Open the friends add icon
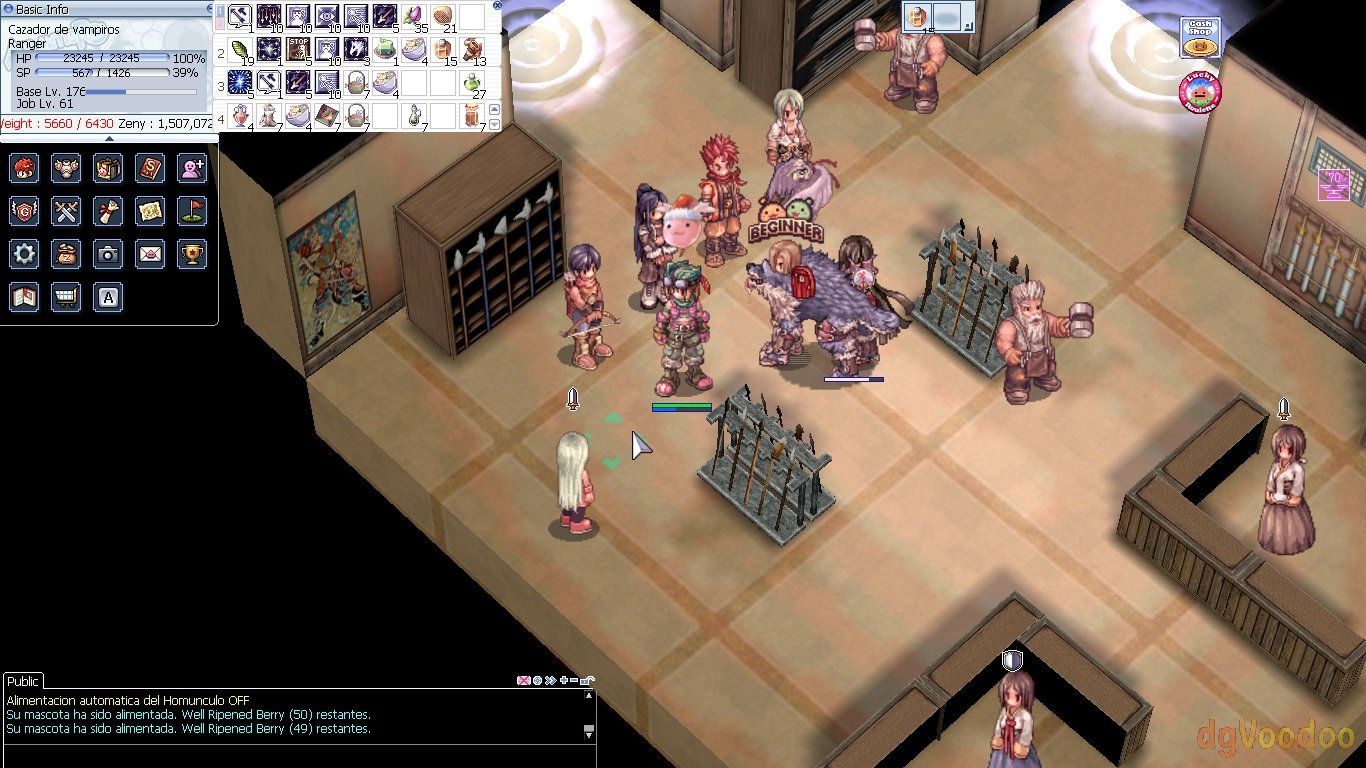This screenshot has height=768, width=1366. (x=192, y=168)
